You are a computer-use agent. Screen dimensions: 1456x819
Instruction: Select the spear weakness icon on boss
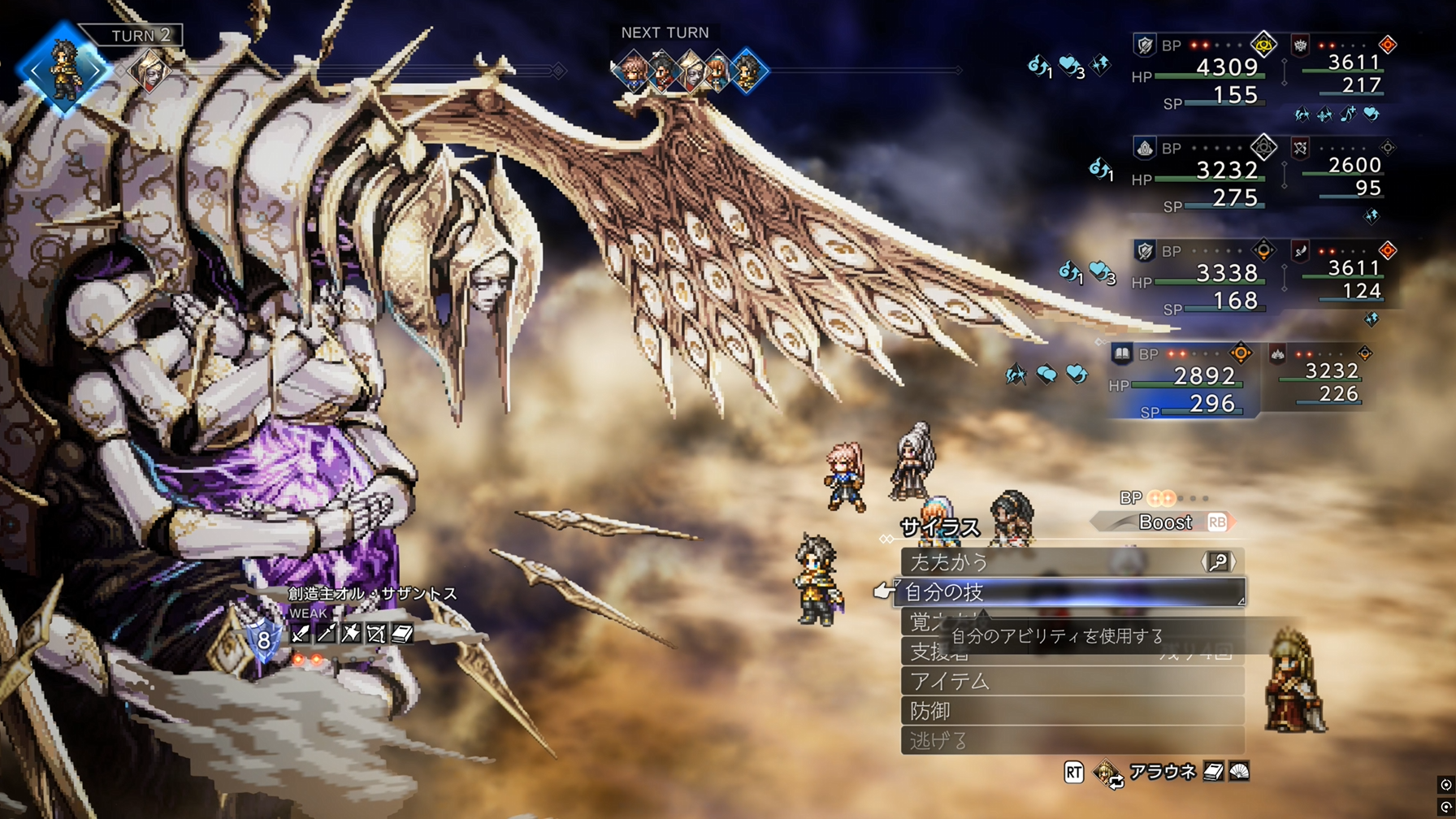(326, 634)
